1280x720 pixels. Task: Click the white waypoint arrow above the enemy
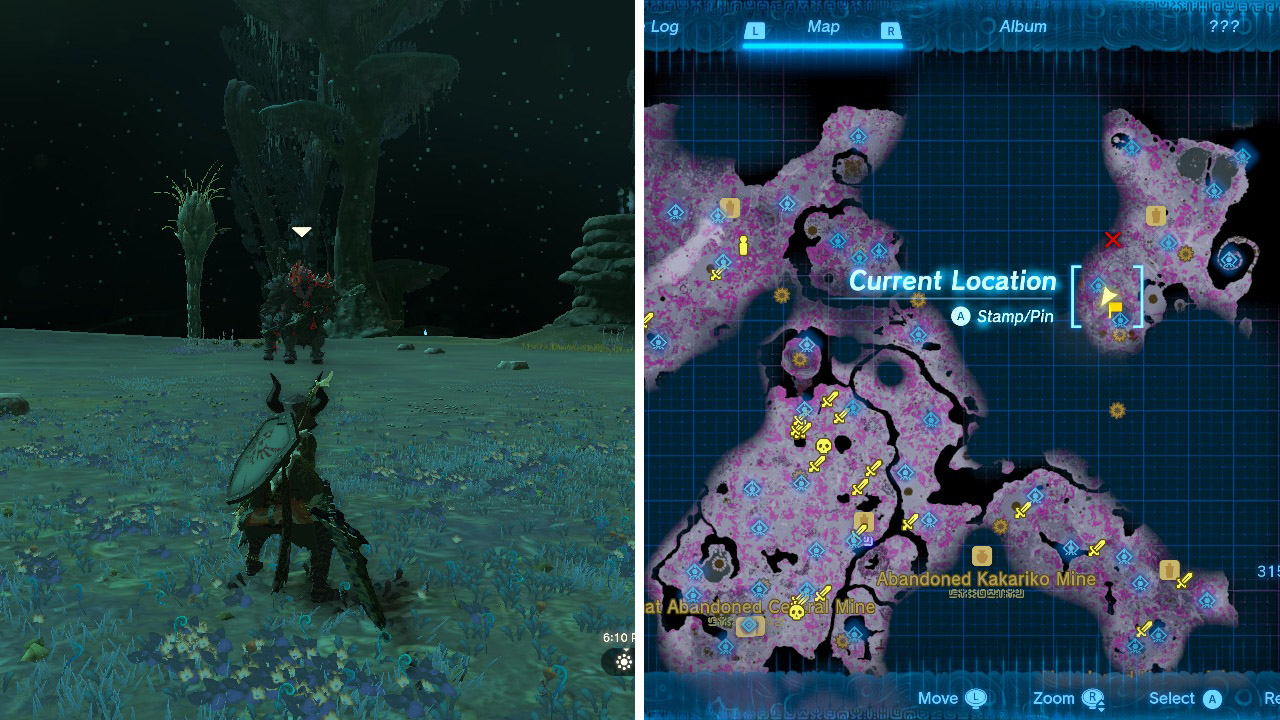302,230
